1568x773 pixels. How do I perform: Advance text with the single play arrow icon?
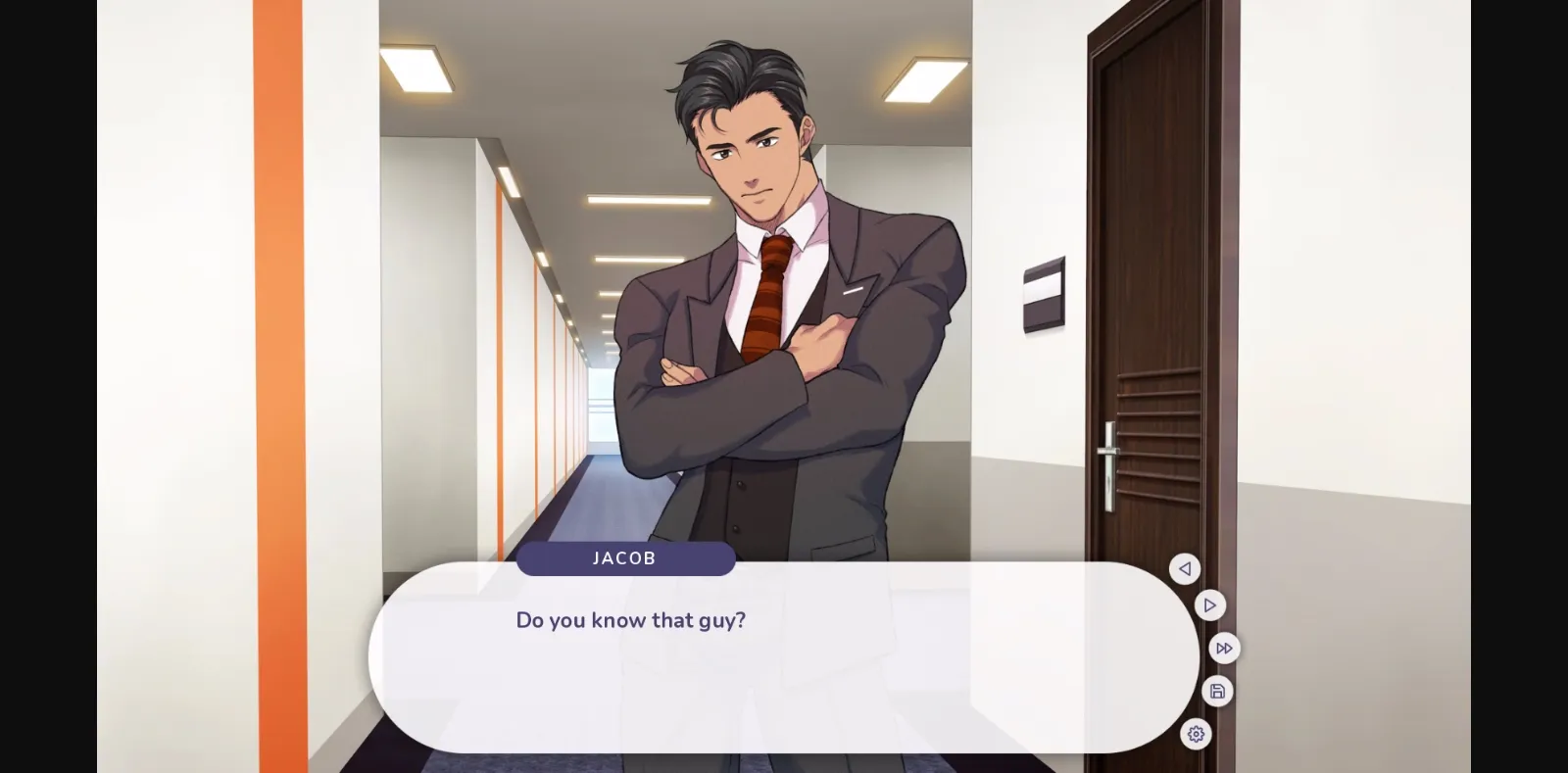point(1209,605)
